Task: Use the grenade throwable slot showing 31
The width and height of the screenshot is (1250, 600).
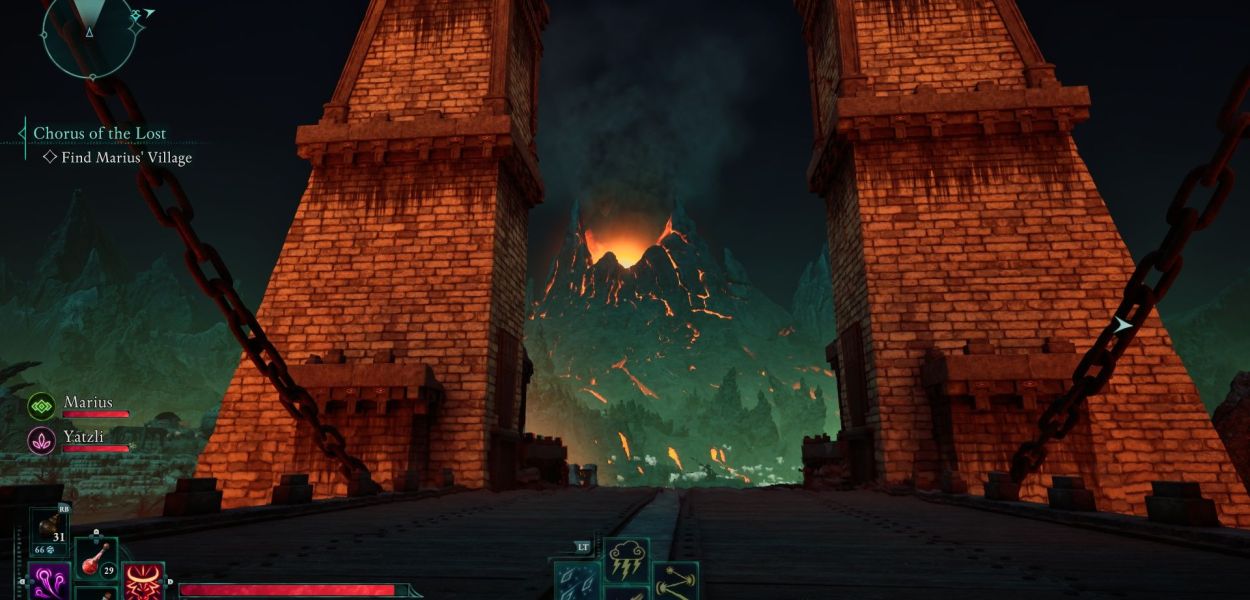Action: (48, 531)
